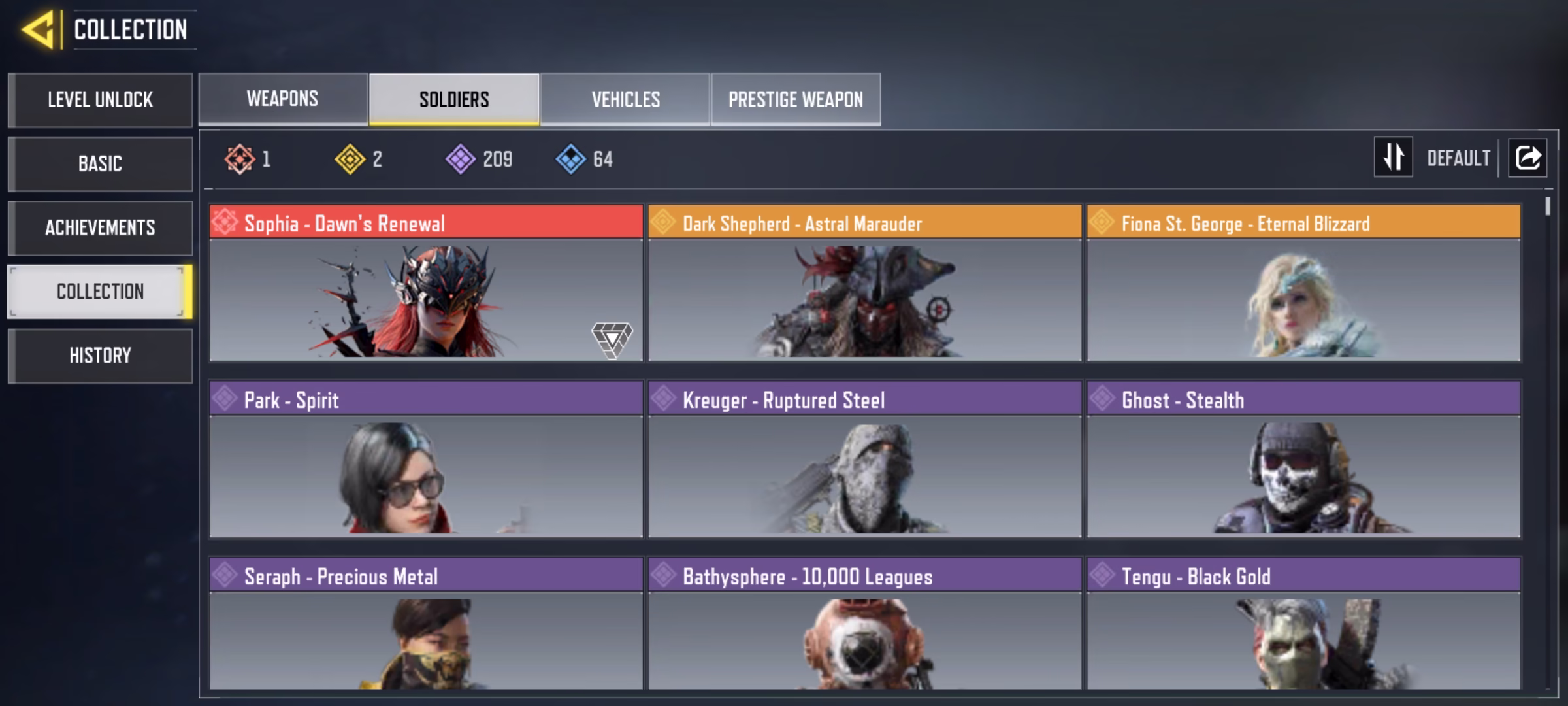
Task: Switch to the Vehicles tab
Action: pos(625,99)
